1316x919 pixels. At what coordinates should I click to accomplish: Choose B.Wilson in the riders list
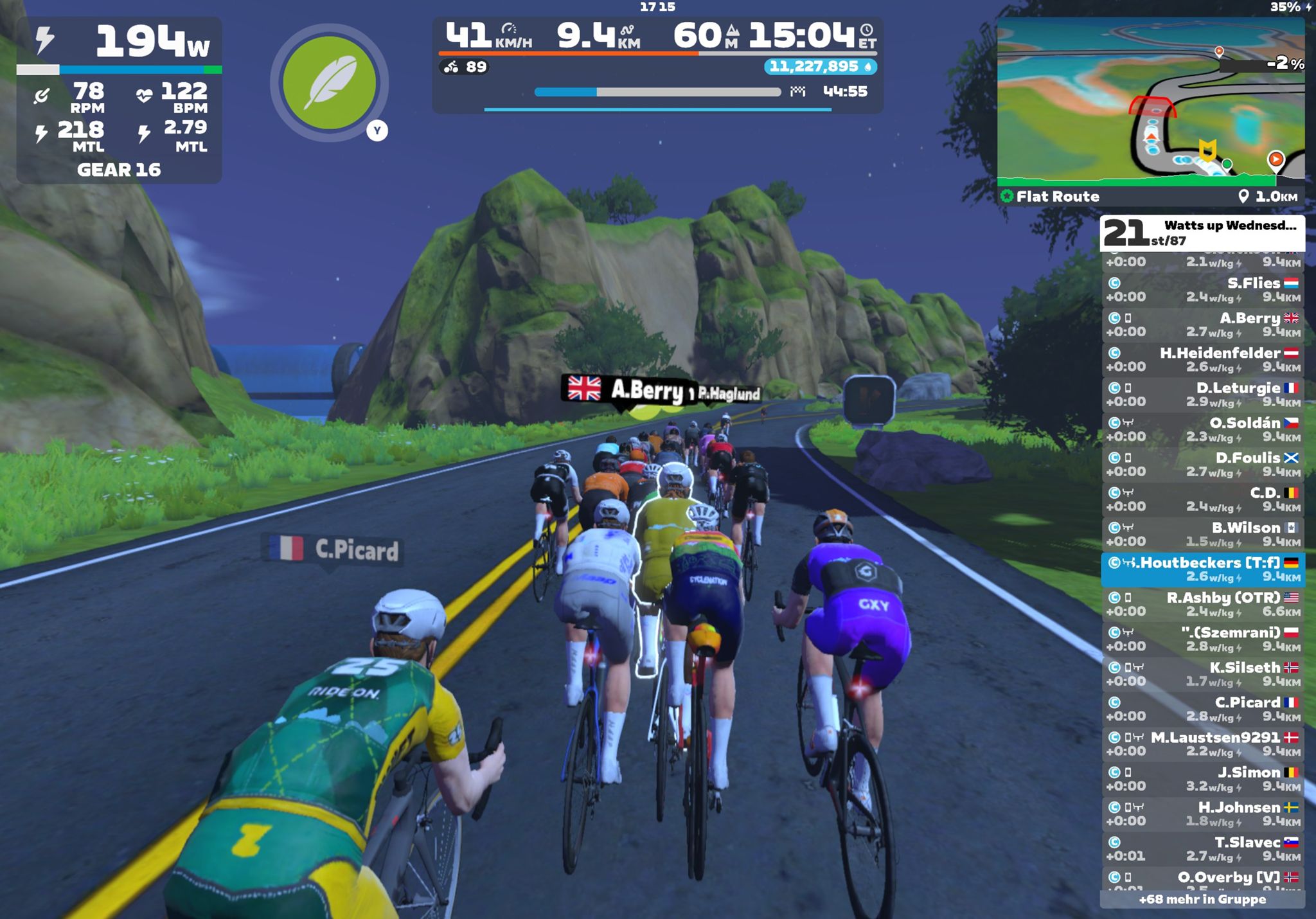(x=1202, y=534)
